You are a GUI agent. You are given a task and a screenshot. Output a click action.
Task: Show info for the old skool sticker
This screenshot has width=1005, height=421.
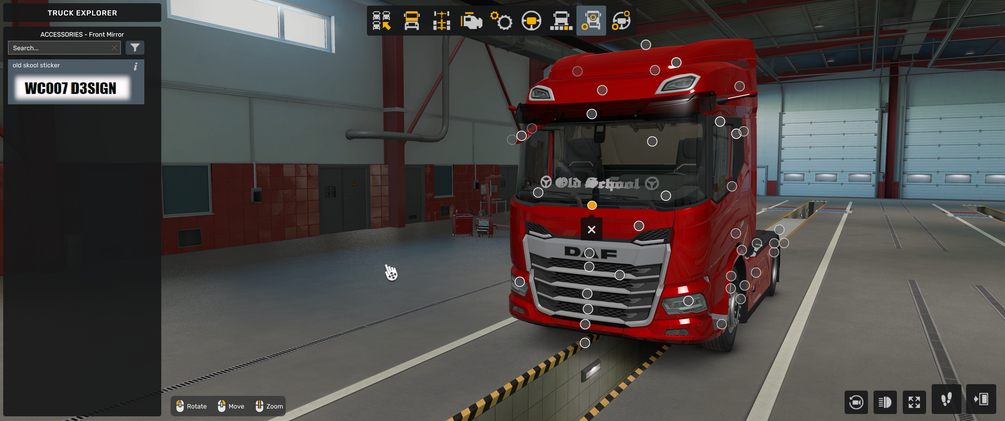click(136, 67)
